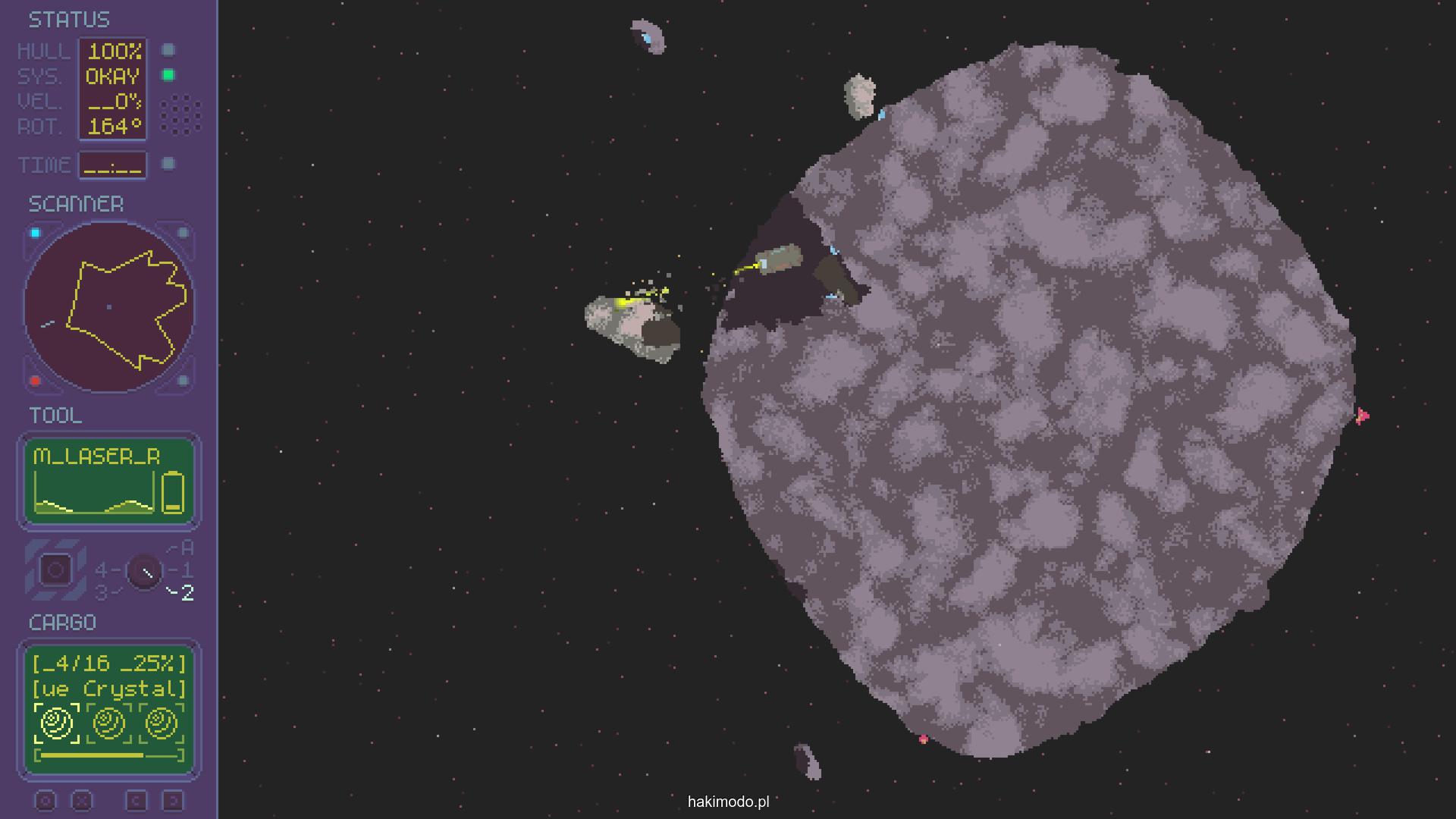
Task: Select the highlighted crystal in cargo
Action: (x=57, y=722)
